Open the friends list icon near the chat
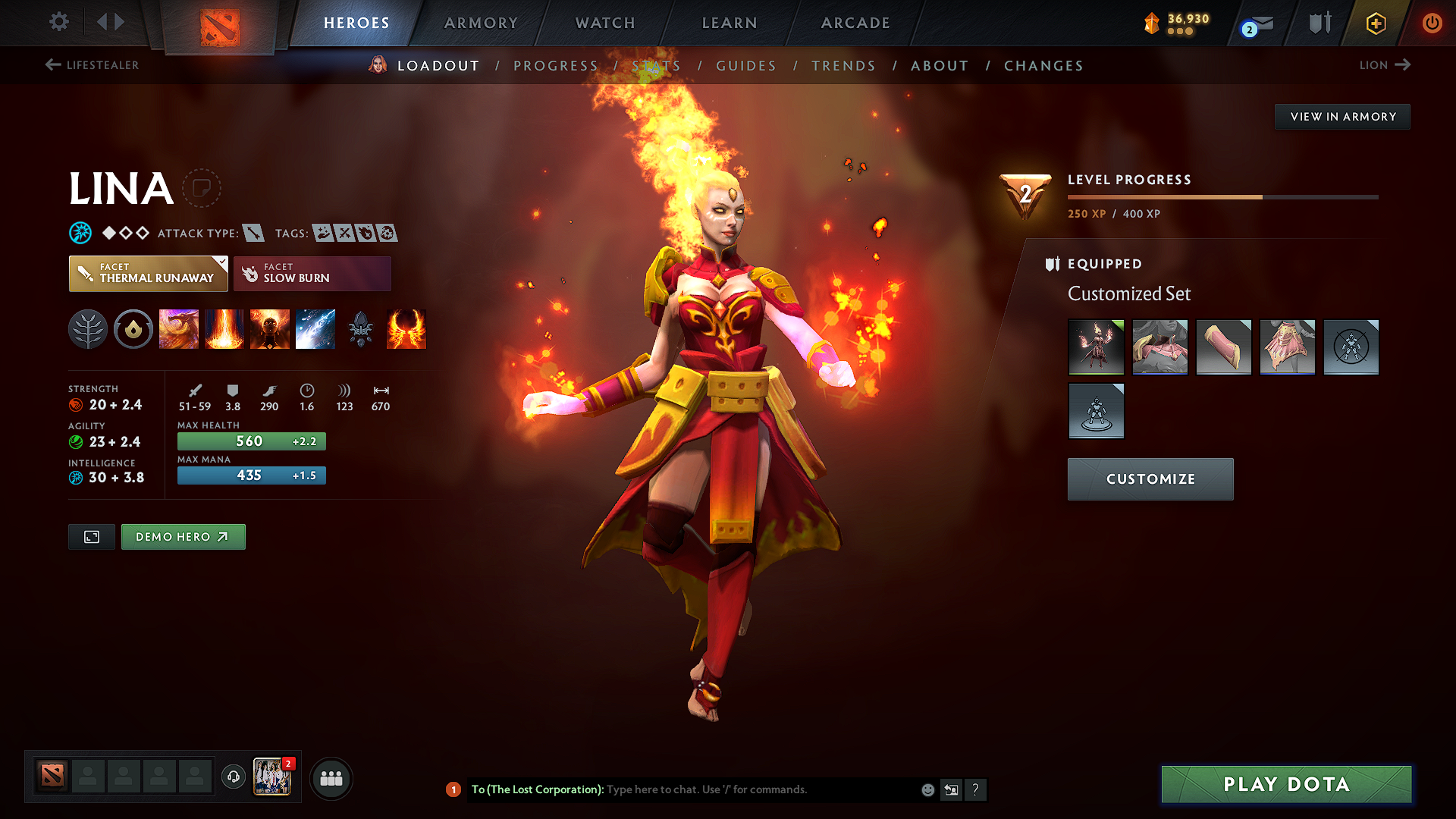 [331, 778]
